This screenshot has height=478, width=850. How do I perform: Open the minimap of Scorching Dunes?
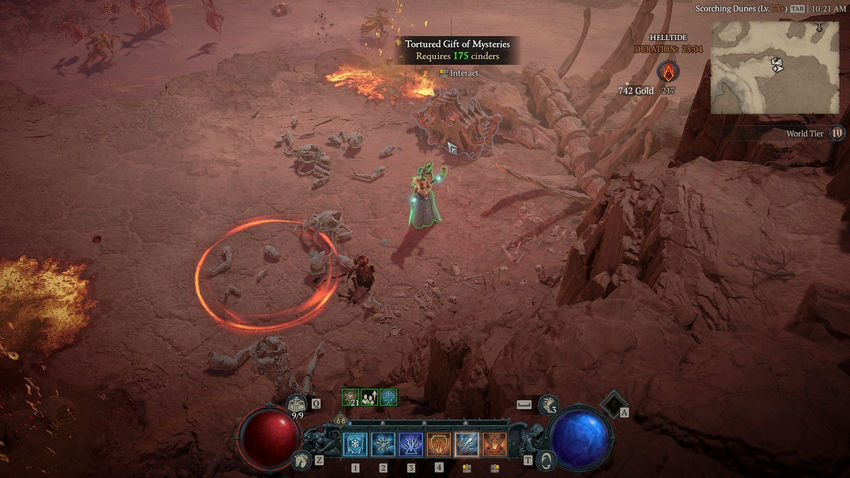coord(775,67)
